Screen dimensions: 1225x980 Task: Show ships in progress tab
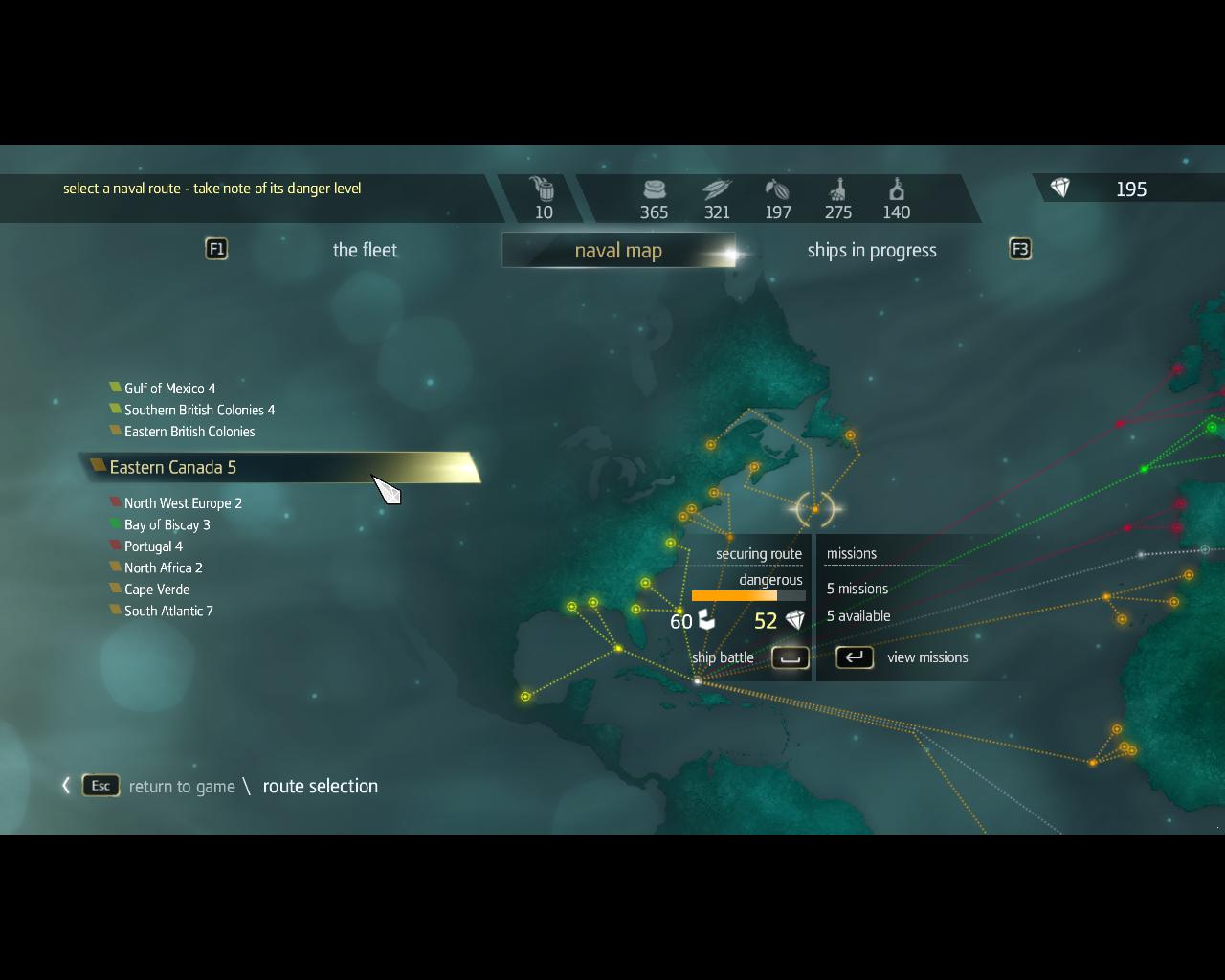871,251
